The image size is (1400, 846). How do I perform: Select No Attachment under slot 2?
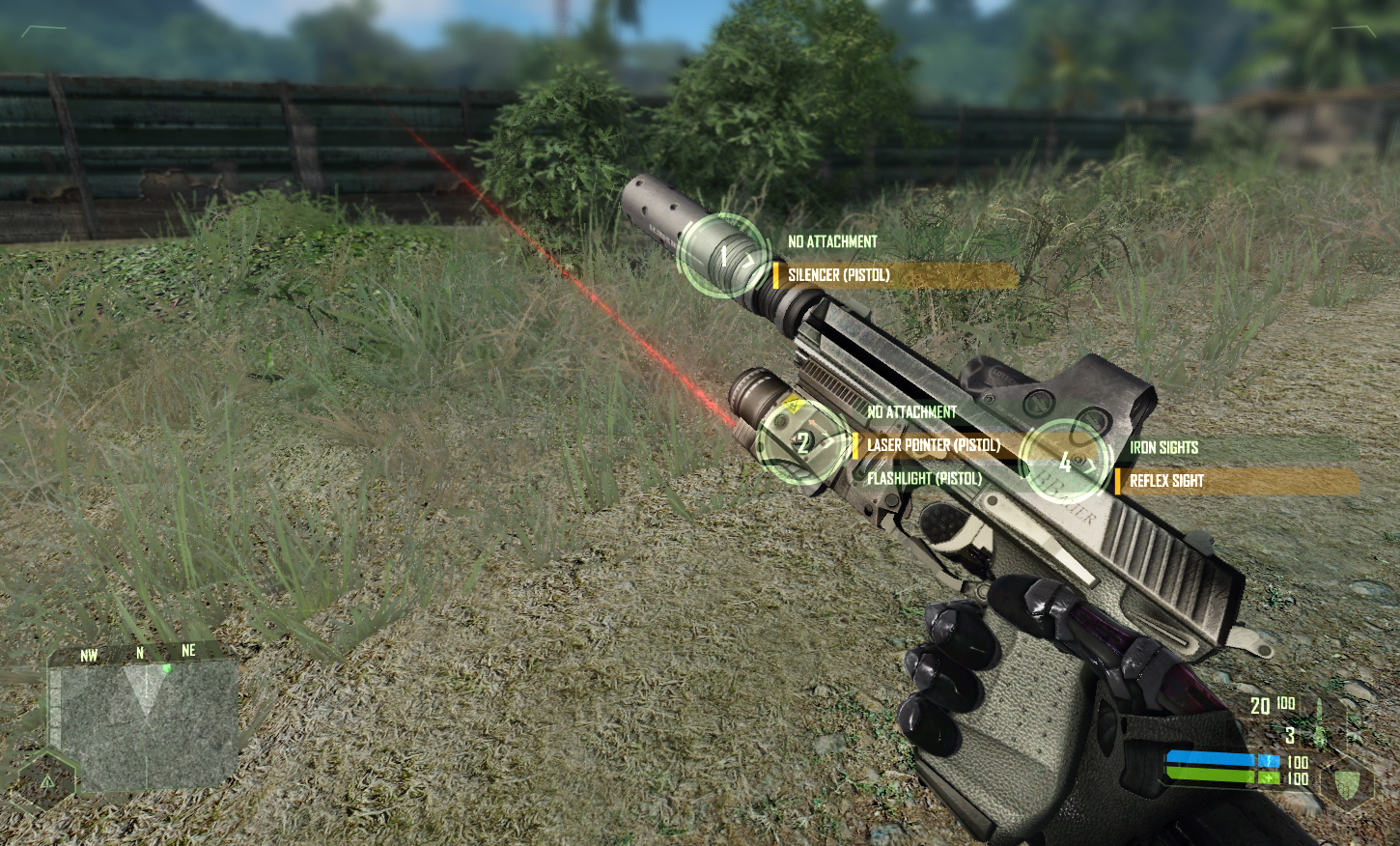[911, 410]
